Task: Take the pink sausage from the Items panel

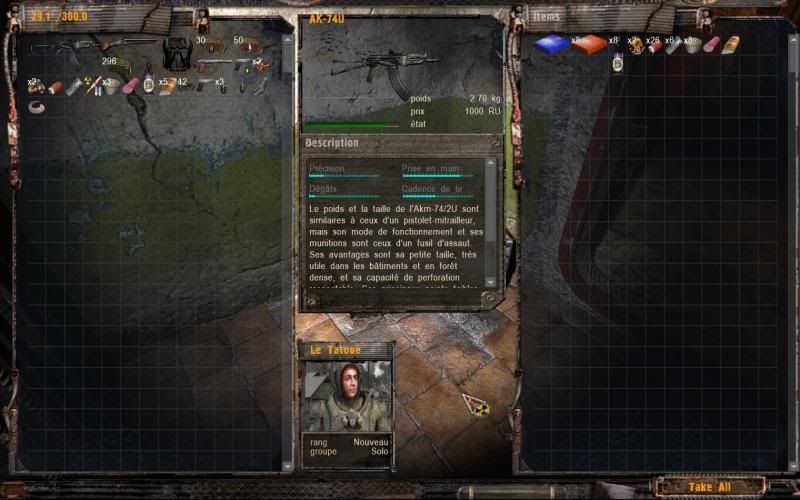Action: coord(711,45)
